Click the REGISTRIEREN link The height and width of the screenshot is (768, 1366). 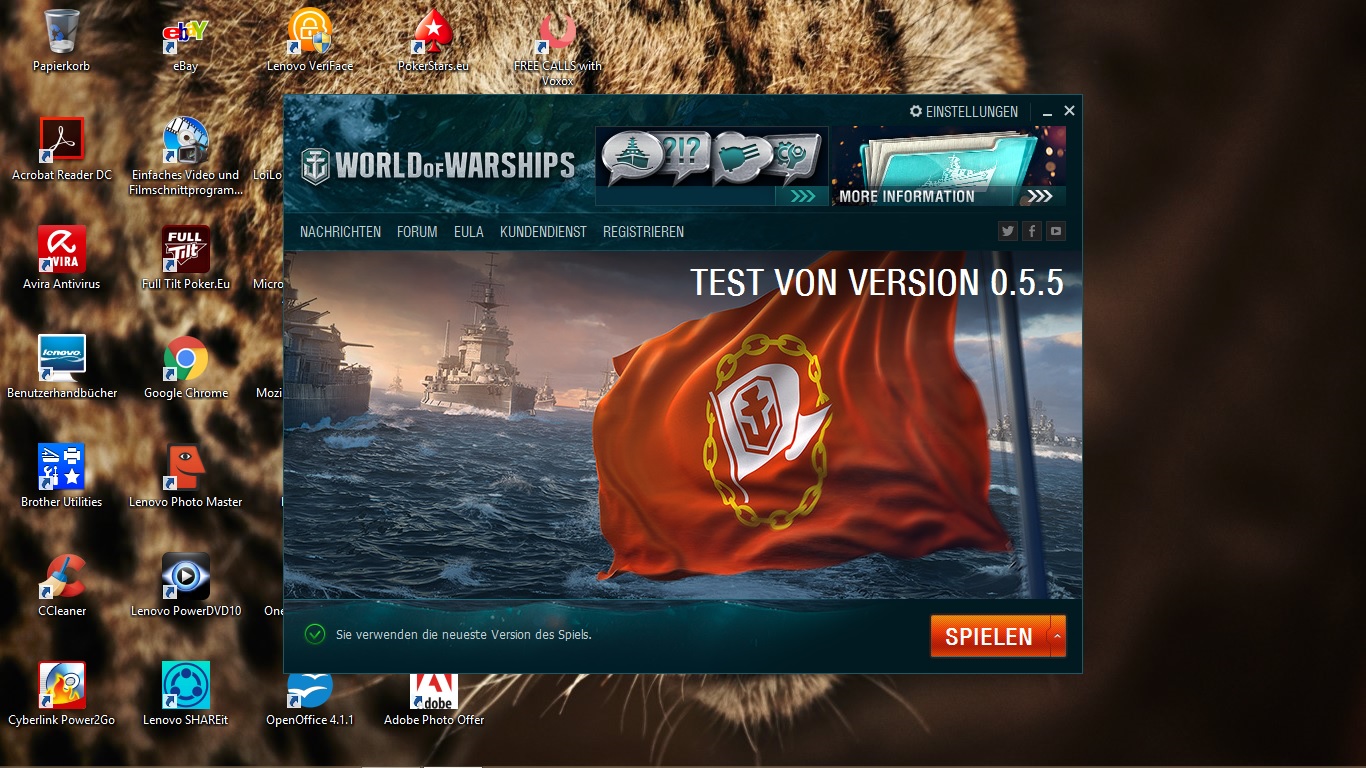pos(643,231)
